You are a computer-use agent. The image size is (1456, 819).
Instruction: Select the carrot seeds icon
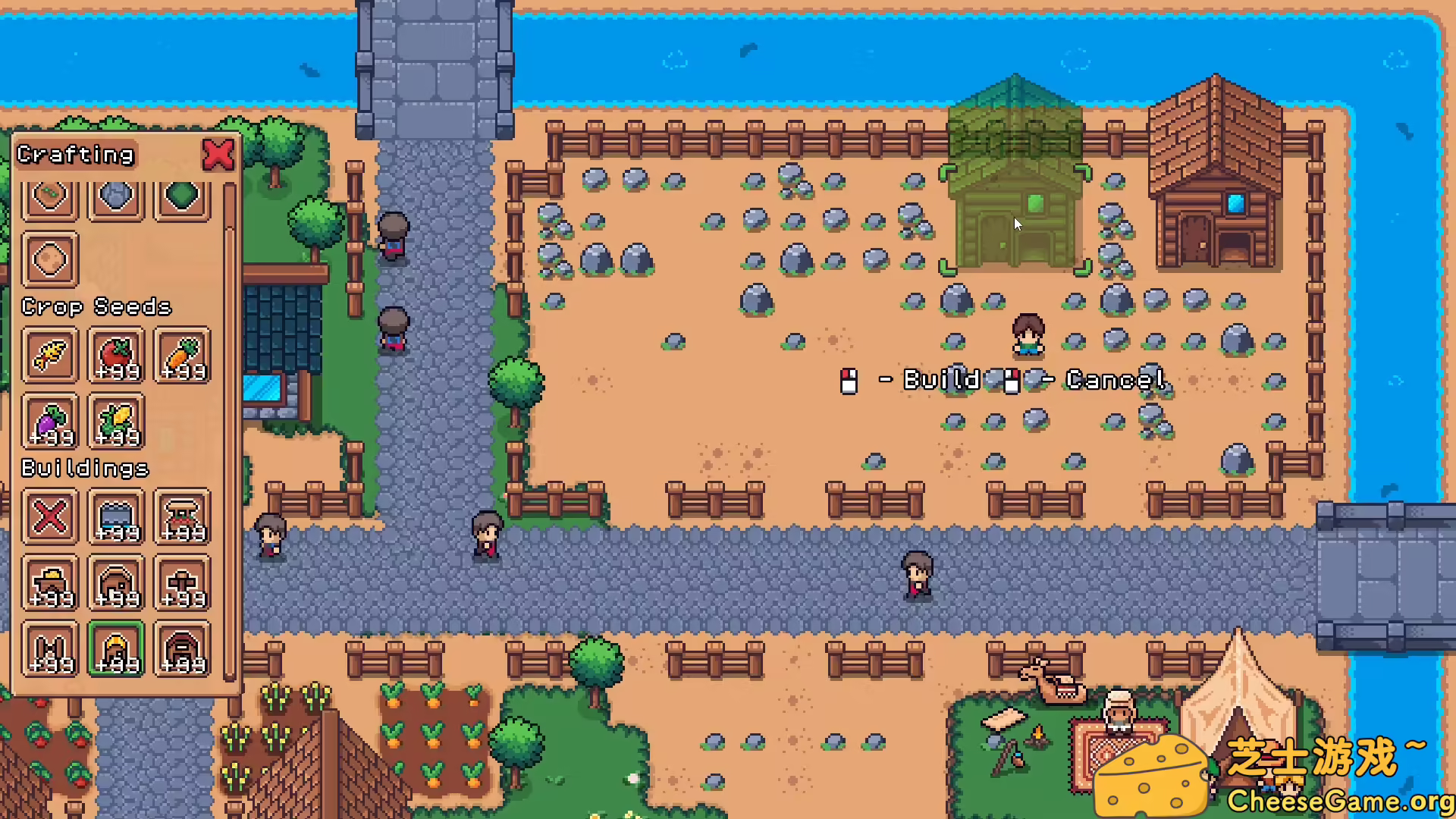click(181, 356)
